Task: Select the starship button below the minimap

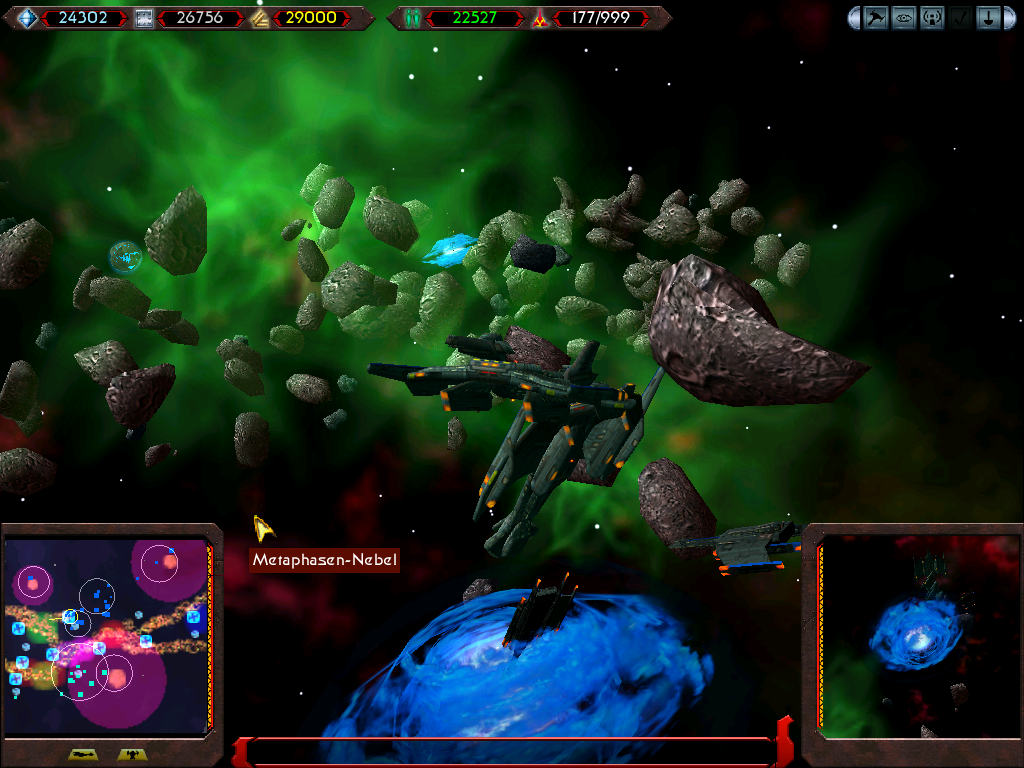Action: pos(83,755)
